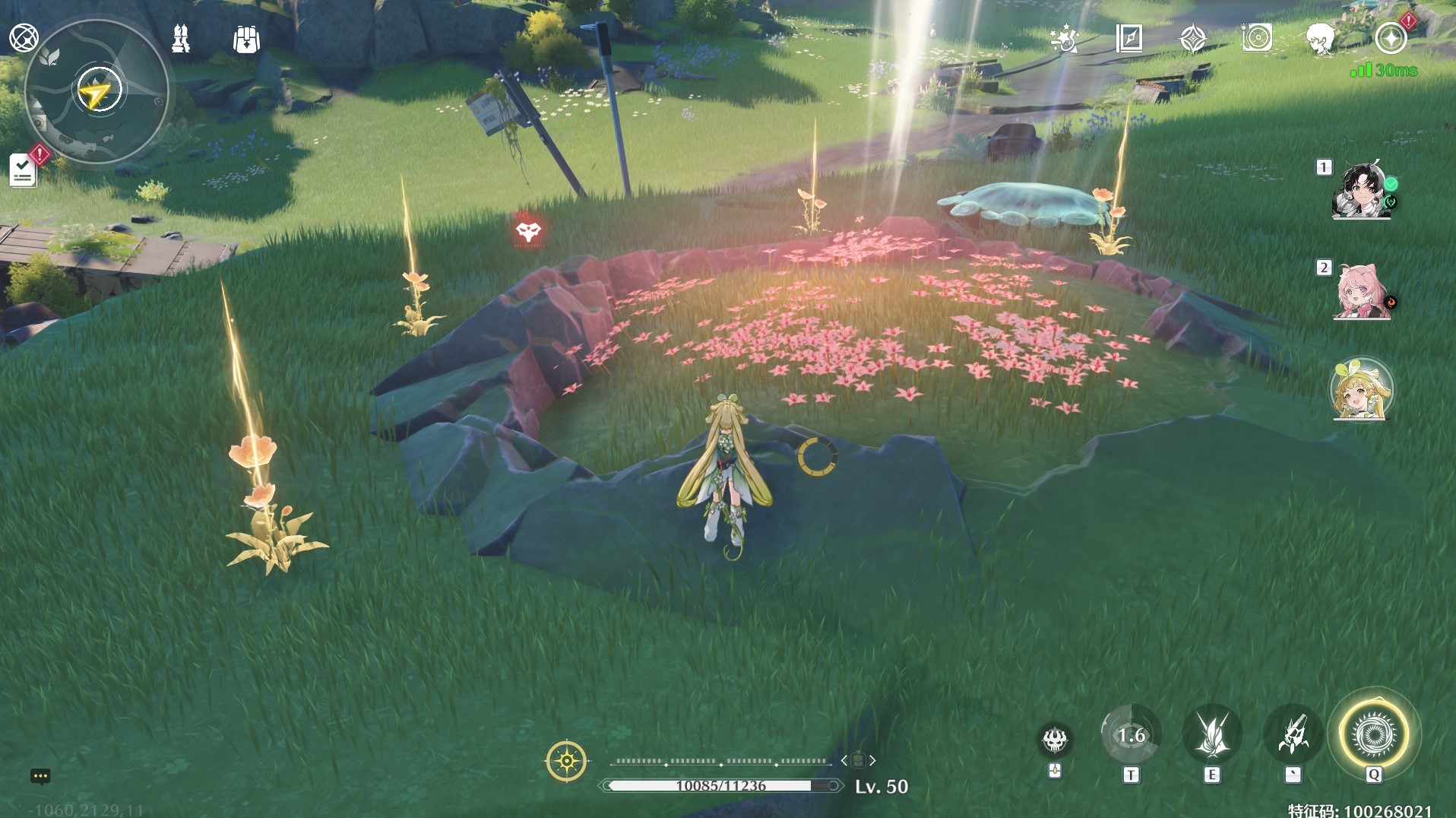
Task: Open the chat speech bubble
Action: pyautogui.click(x=40, y=776)
